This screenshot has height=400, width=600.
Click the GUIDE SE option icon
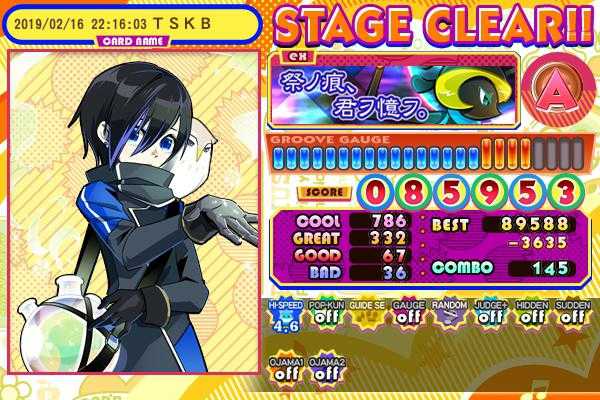coord(364,315)
